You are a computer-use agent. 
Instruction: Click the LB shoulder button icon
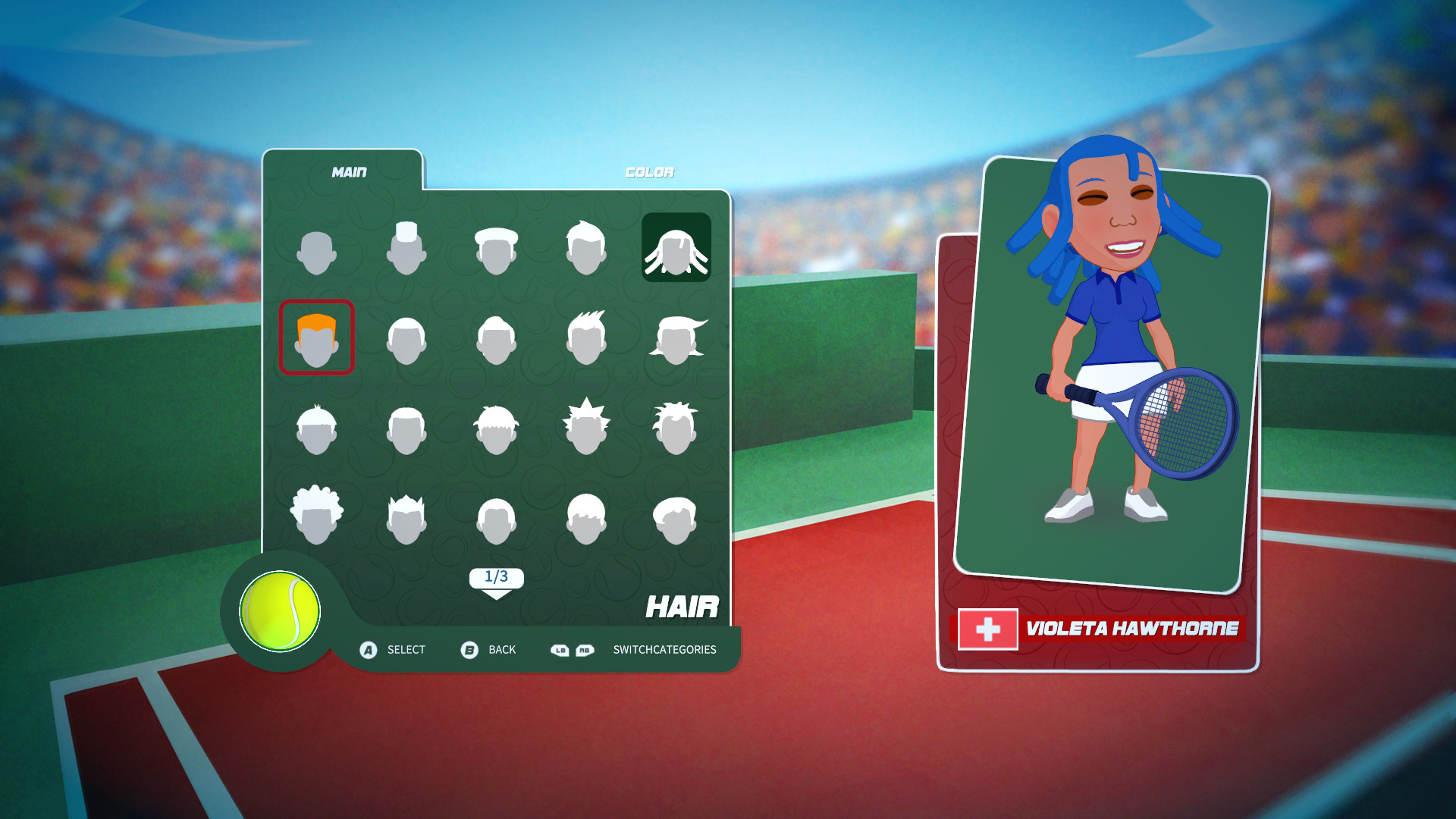(x=560, y=650)
